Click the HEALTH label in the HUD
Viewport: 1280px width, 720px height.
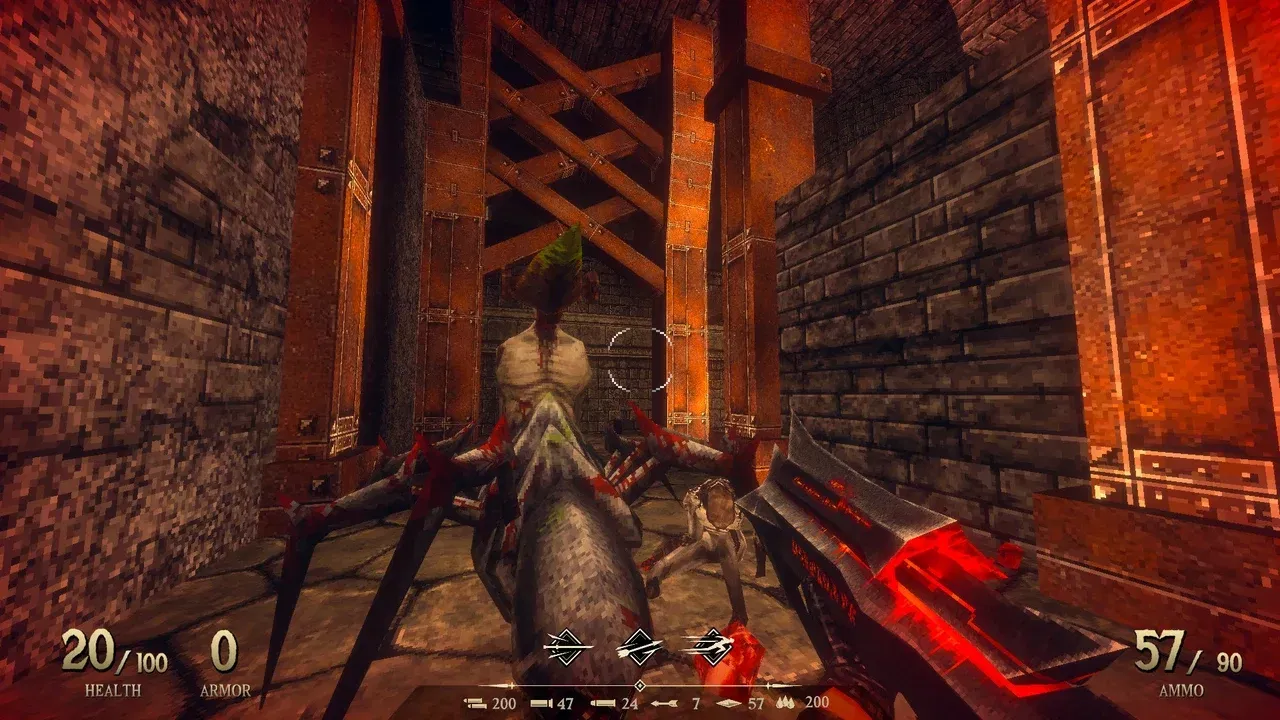[116, 688]
